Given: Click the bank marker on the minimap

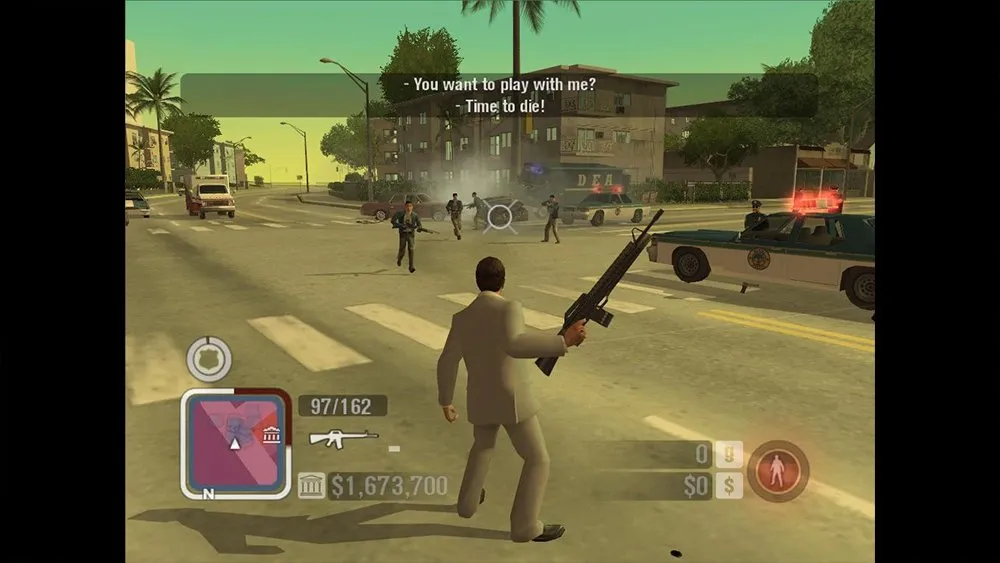Looking at the screenshot, I should tap(271, 434).
